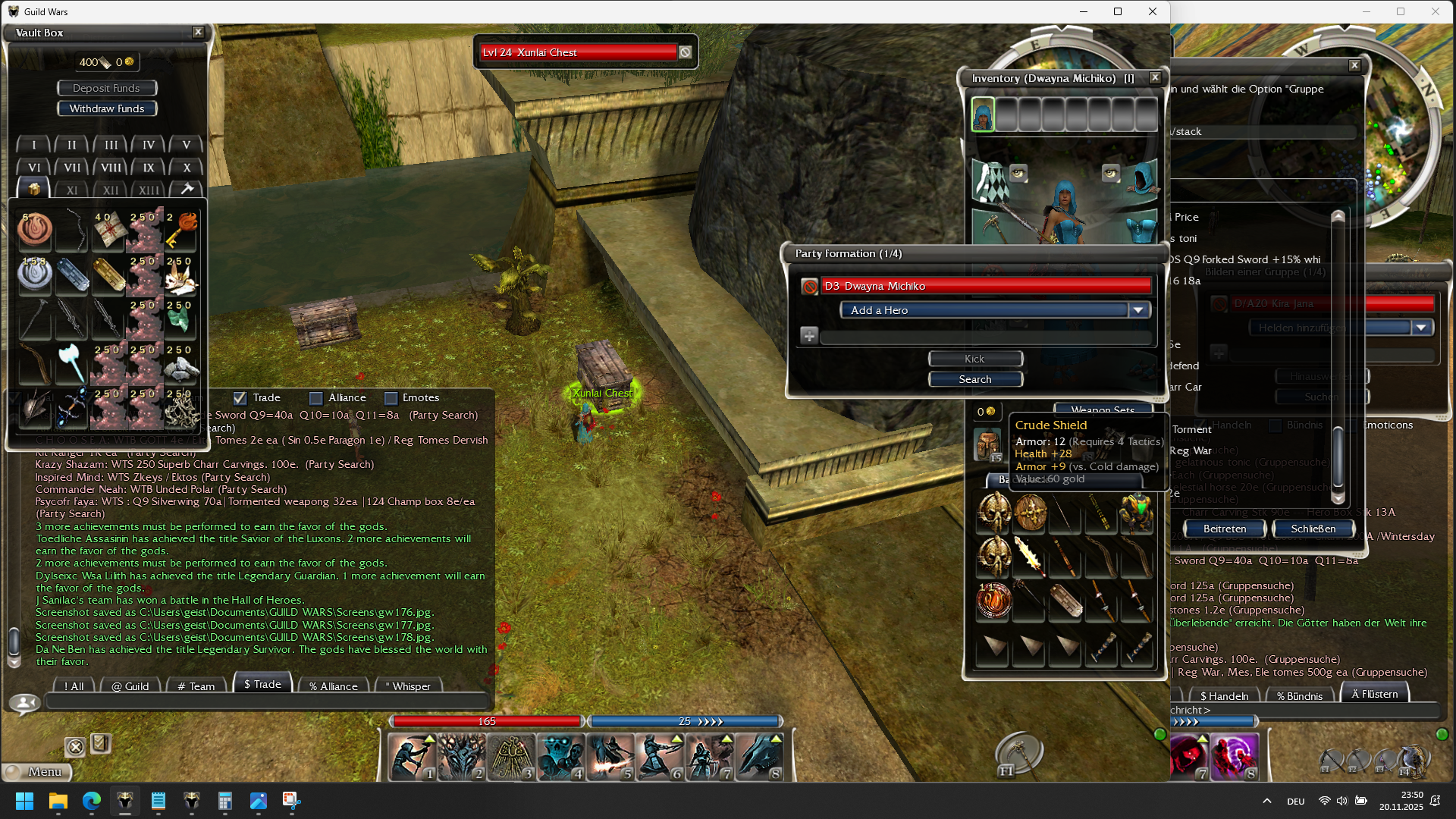
Task: Toggle the Trade chat channel checkbox
Action: click(240, 398)
